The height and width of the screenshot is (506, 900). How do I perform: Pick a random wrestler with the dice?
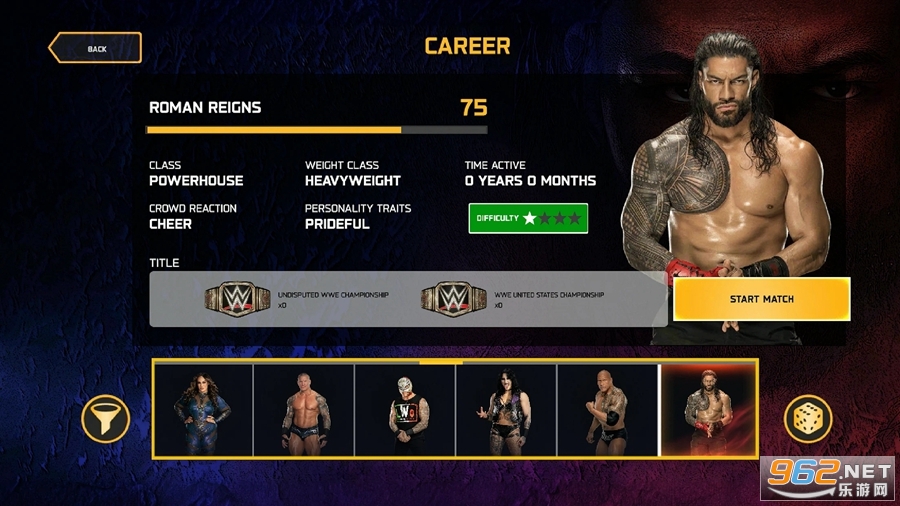(x=808, y=419)
